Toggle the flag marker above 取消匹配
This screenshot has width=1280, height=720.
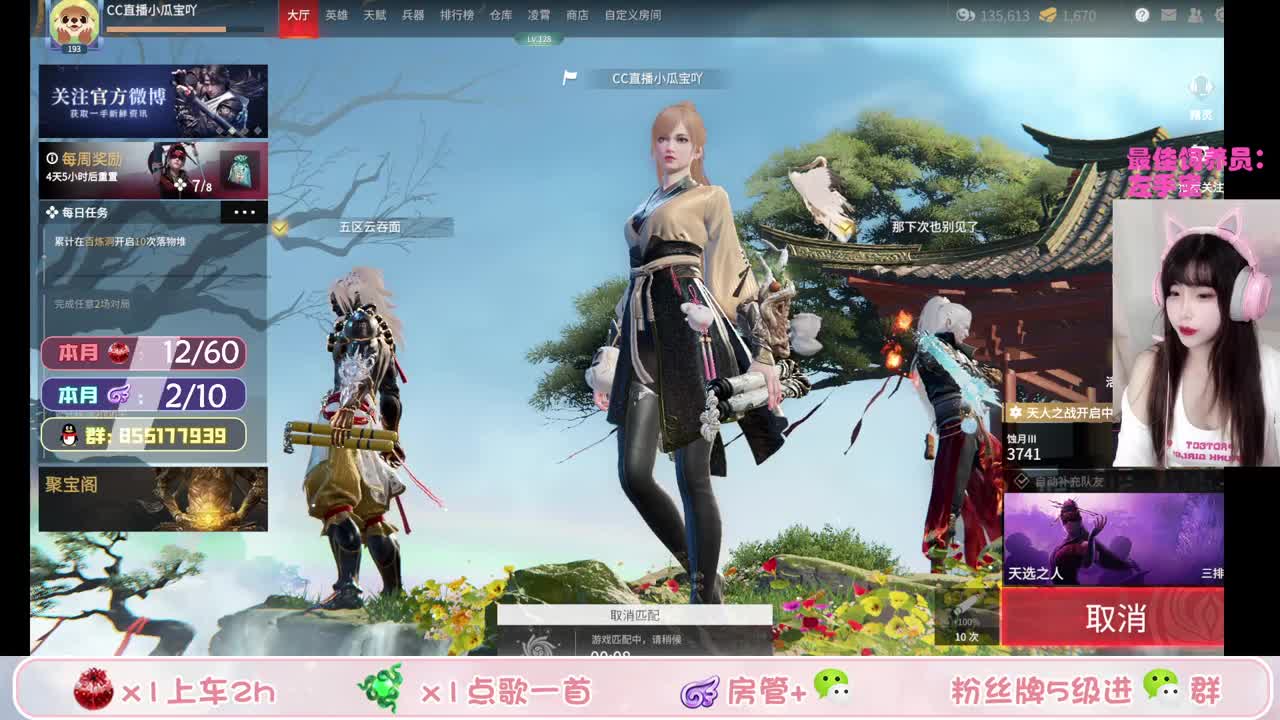point(570,77)
